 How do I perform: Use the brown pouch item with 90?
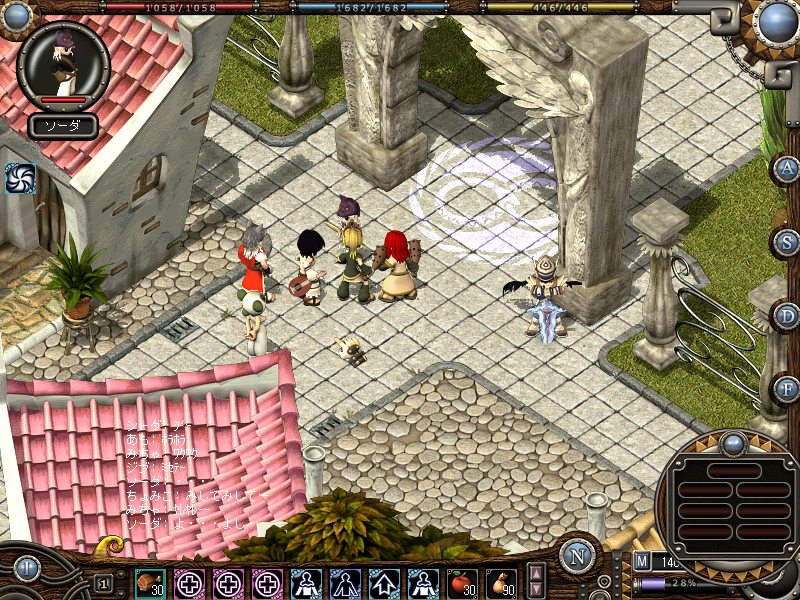[x=501, y=582]
